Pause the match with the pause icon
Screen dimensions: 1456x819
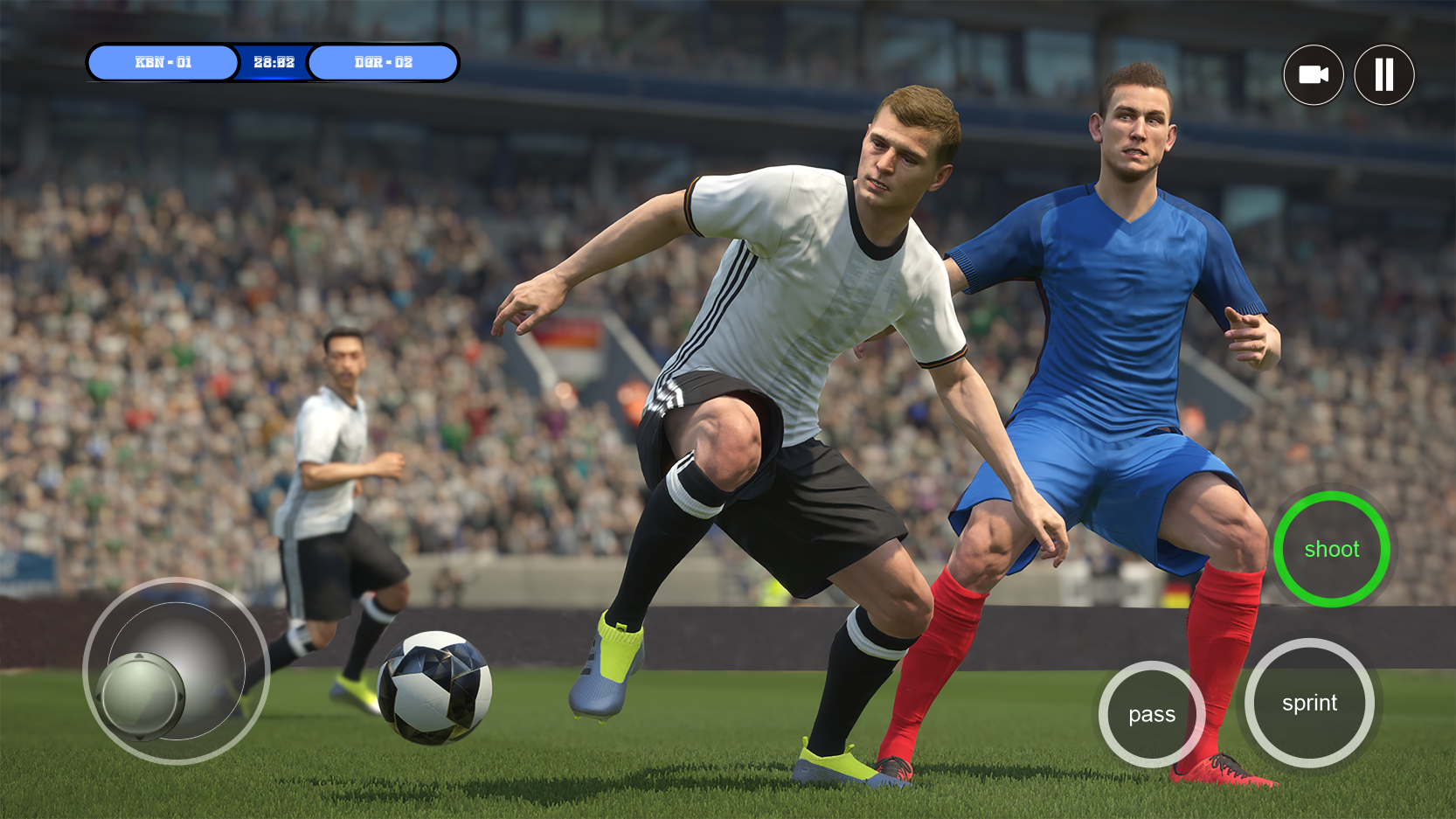(1384, 75)
